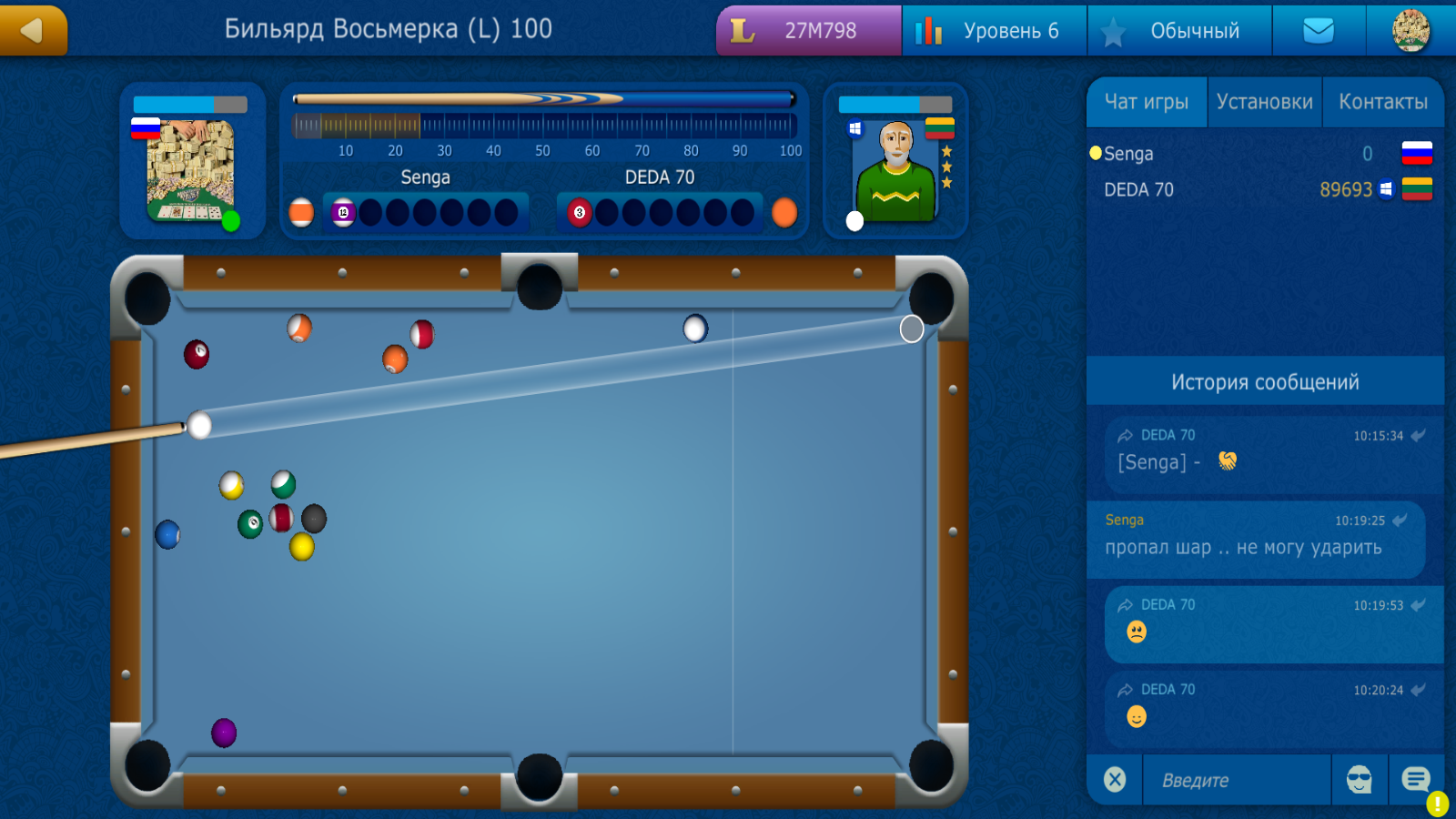1456x819 pixels.
Task: Open Senga's potted 15-ball indicator
Action: pos(343,211)
